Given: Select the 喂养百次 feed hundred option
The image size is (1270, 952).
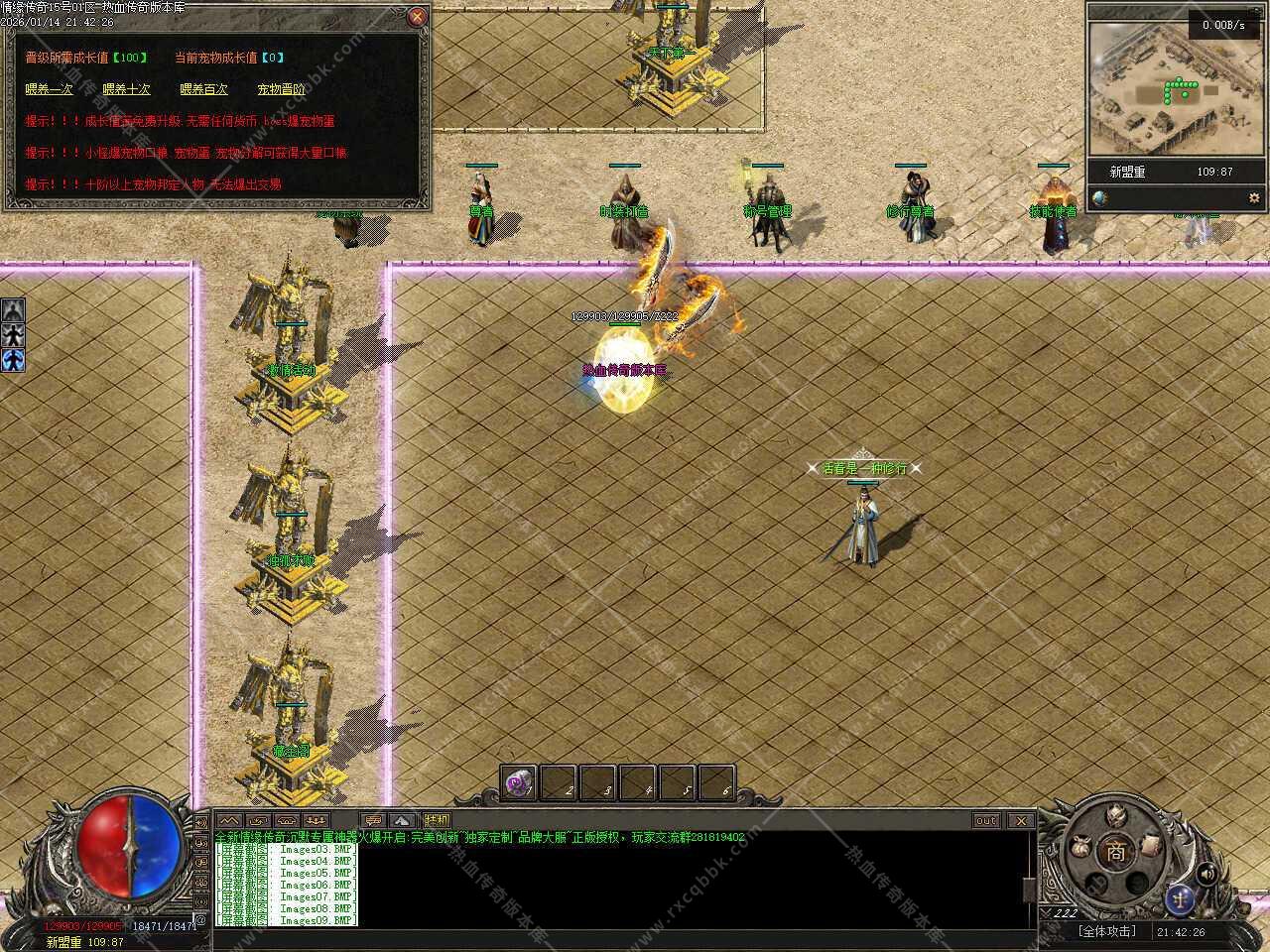Looking at the screenshot, I should 203,89.
